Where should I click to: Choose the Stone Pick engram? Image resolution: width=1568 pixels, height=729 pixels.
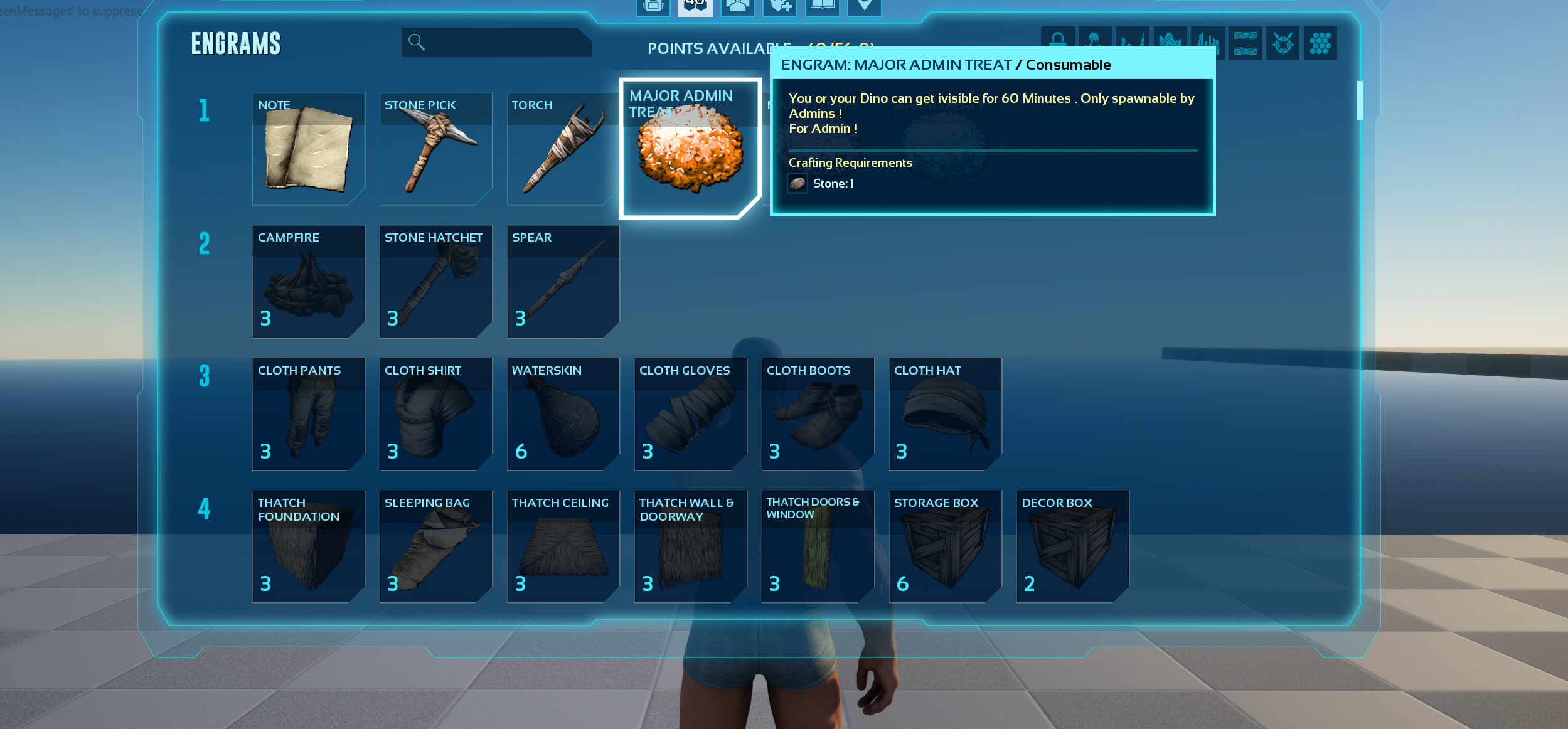tap(435, 149)
